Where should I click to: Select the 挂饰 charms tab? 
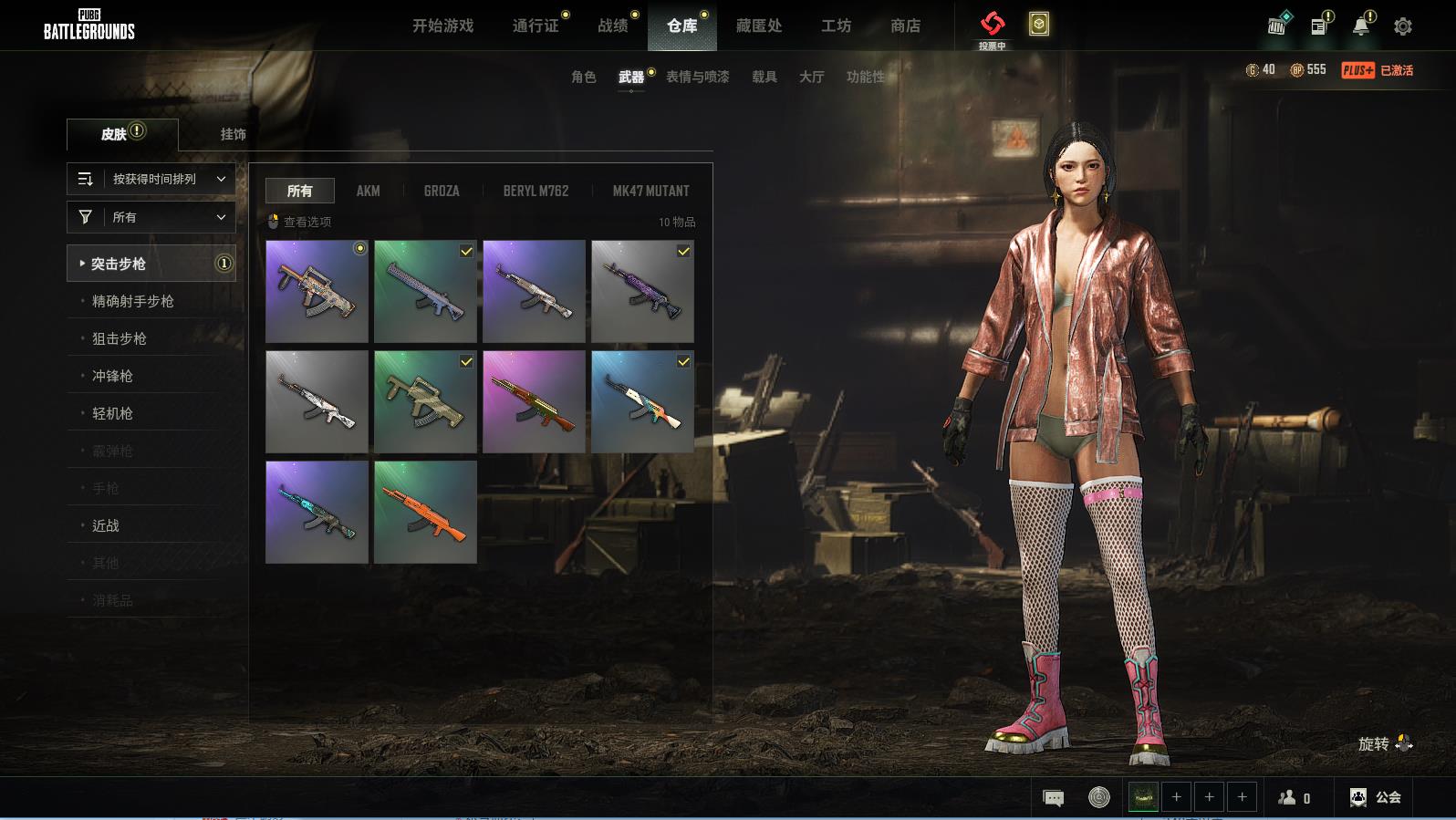[x=233, y=134]
